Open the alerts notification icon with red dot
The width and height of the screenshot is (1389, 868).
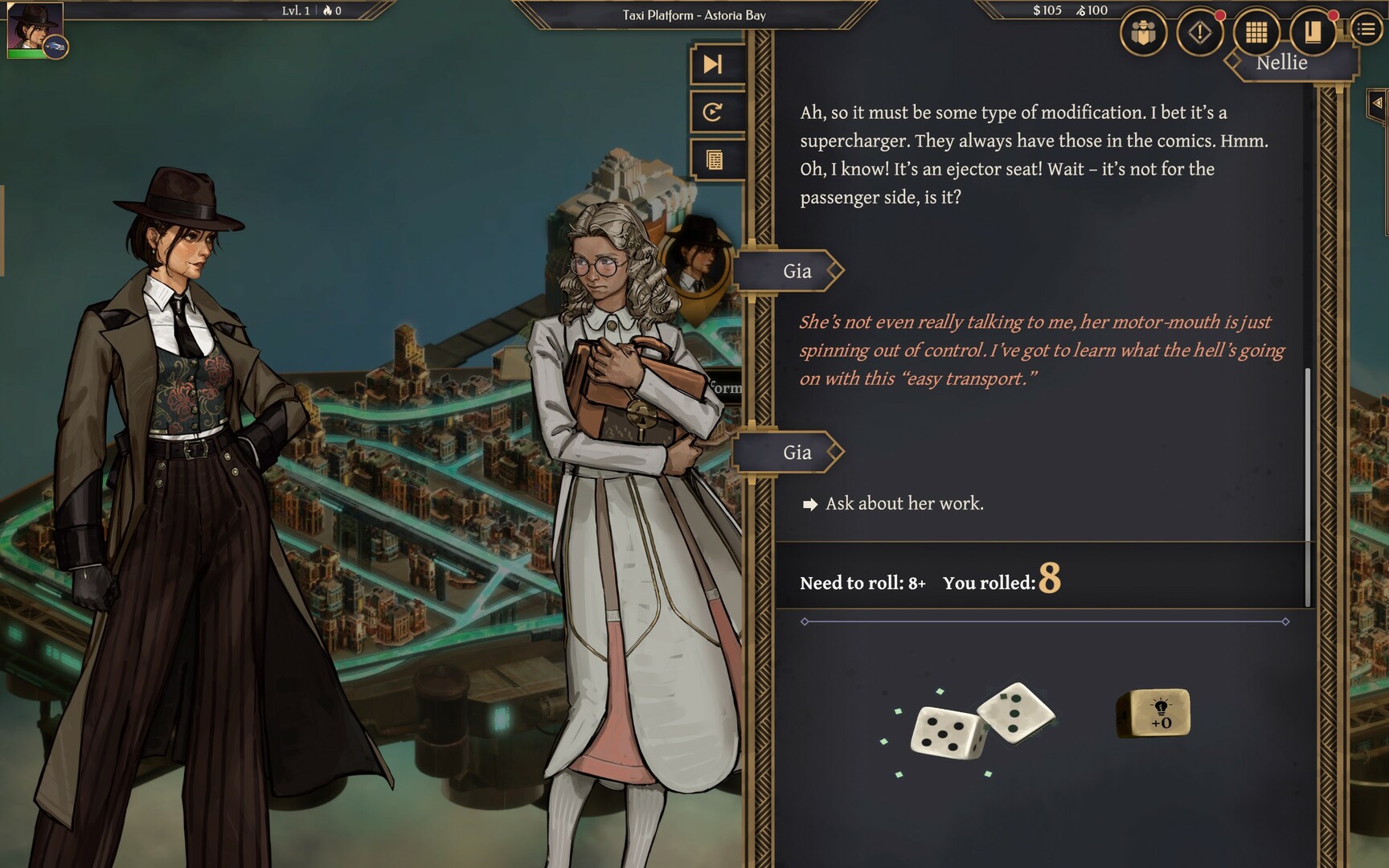(1201, 34)
